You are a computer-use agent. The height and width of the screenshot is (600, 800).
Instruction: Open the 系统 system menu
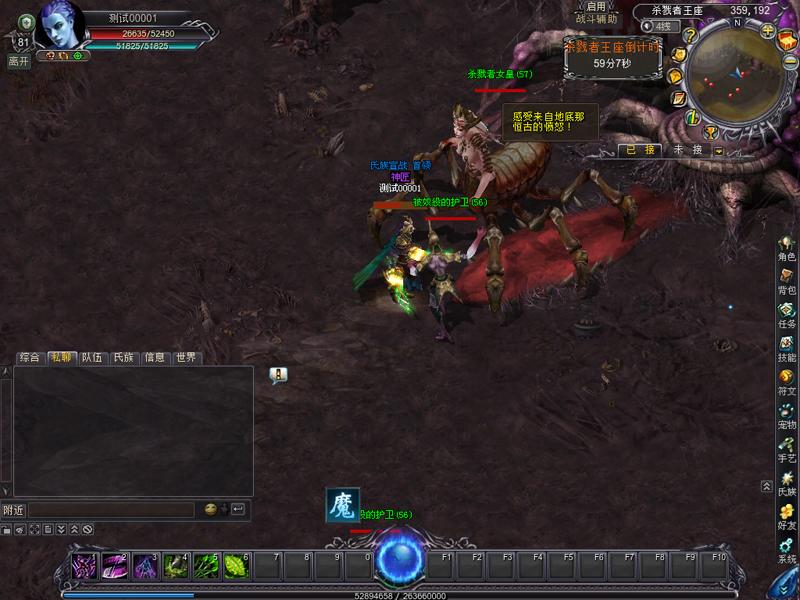click(787, 551)
